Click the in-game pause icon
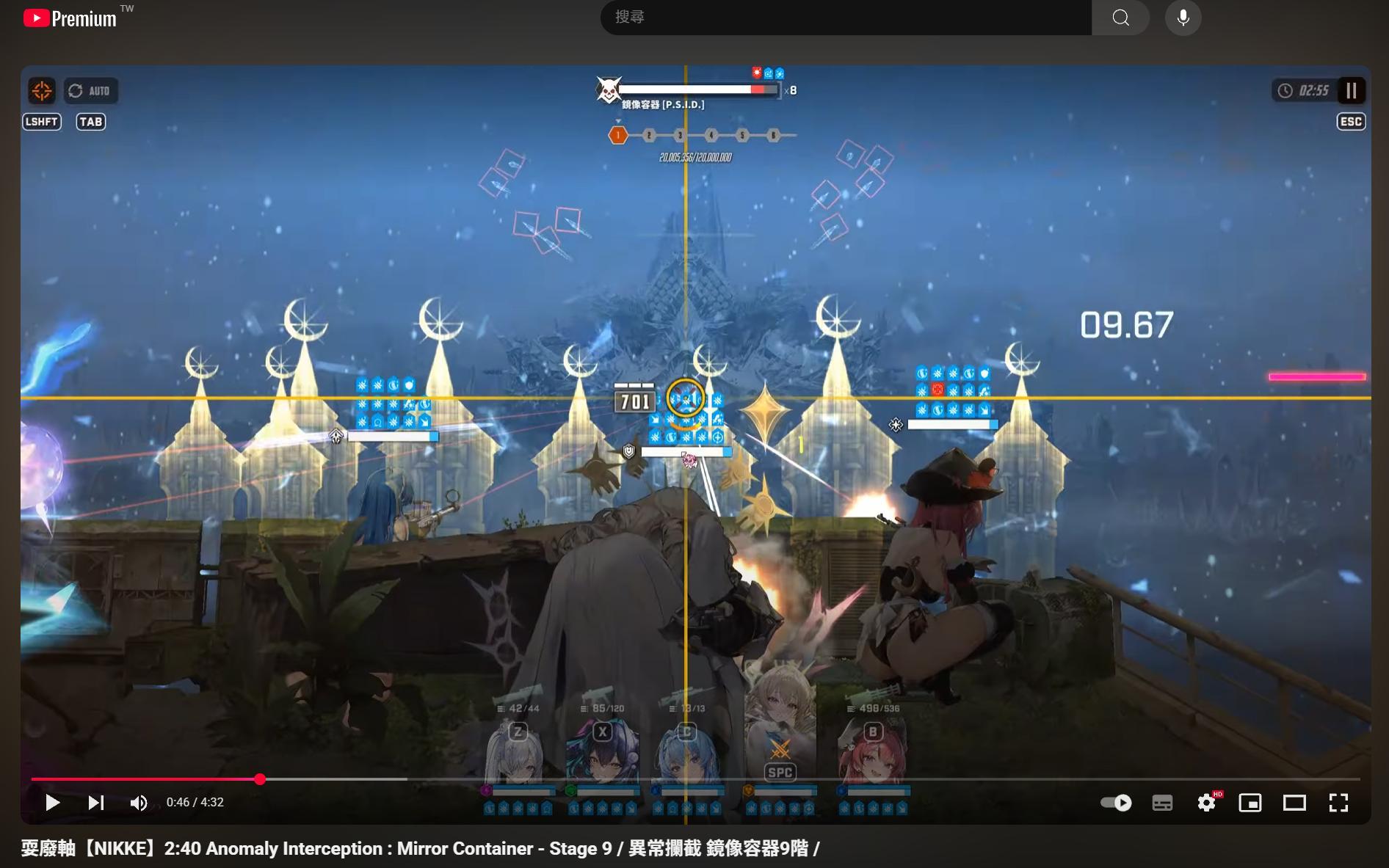Viewport: 1389px width, 868px height. pos(1351,90)
